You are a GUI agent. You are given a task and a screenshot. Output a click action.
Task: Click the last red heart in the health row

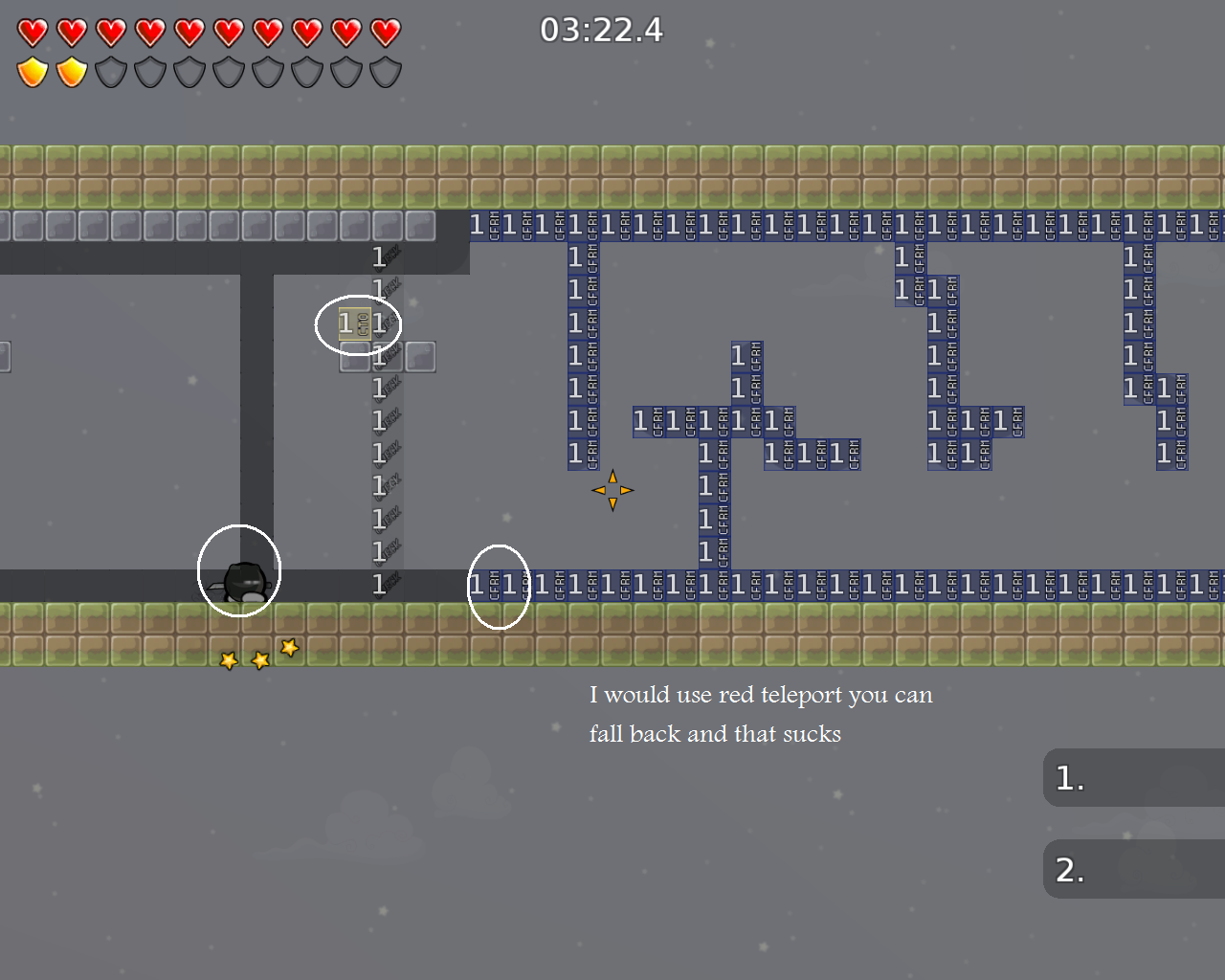[384, 32]
